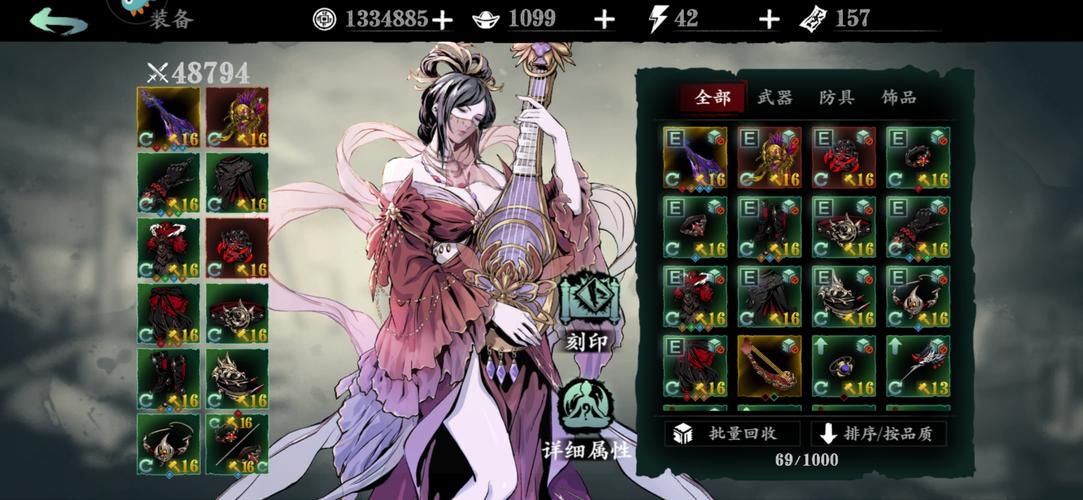Go back using the arrow button

pyautogui.click(x=59, y=19)
